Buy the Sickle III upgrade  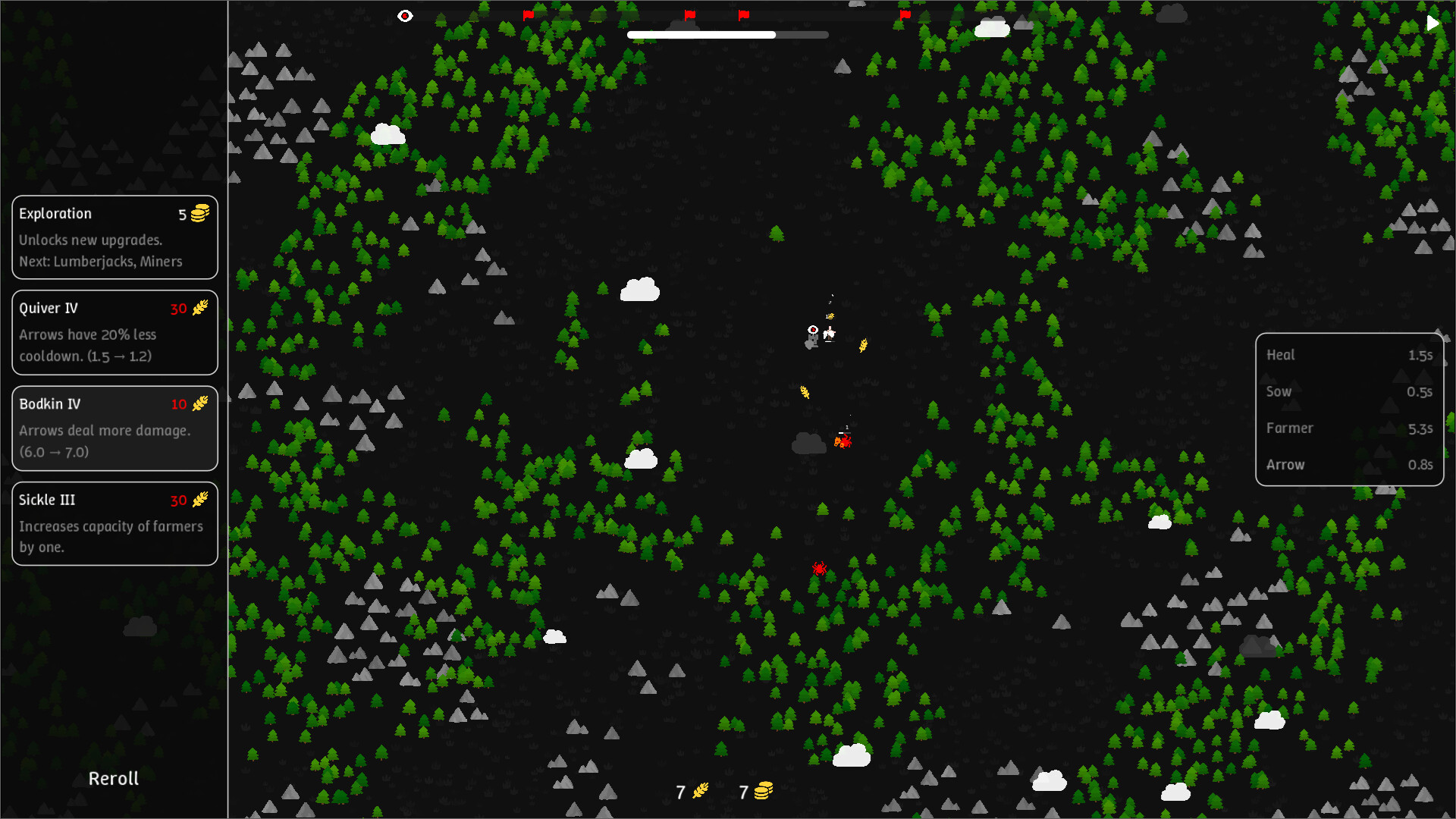coord(115,523)
